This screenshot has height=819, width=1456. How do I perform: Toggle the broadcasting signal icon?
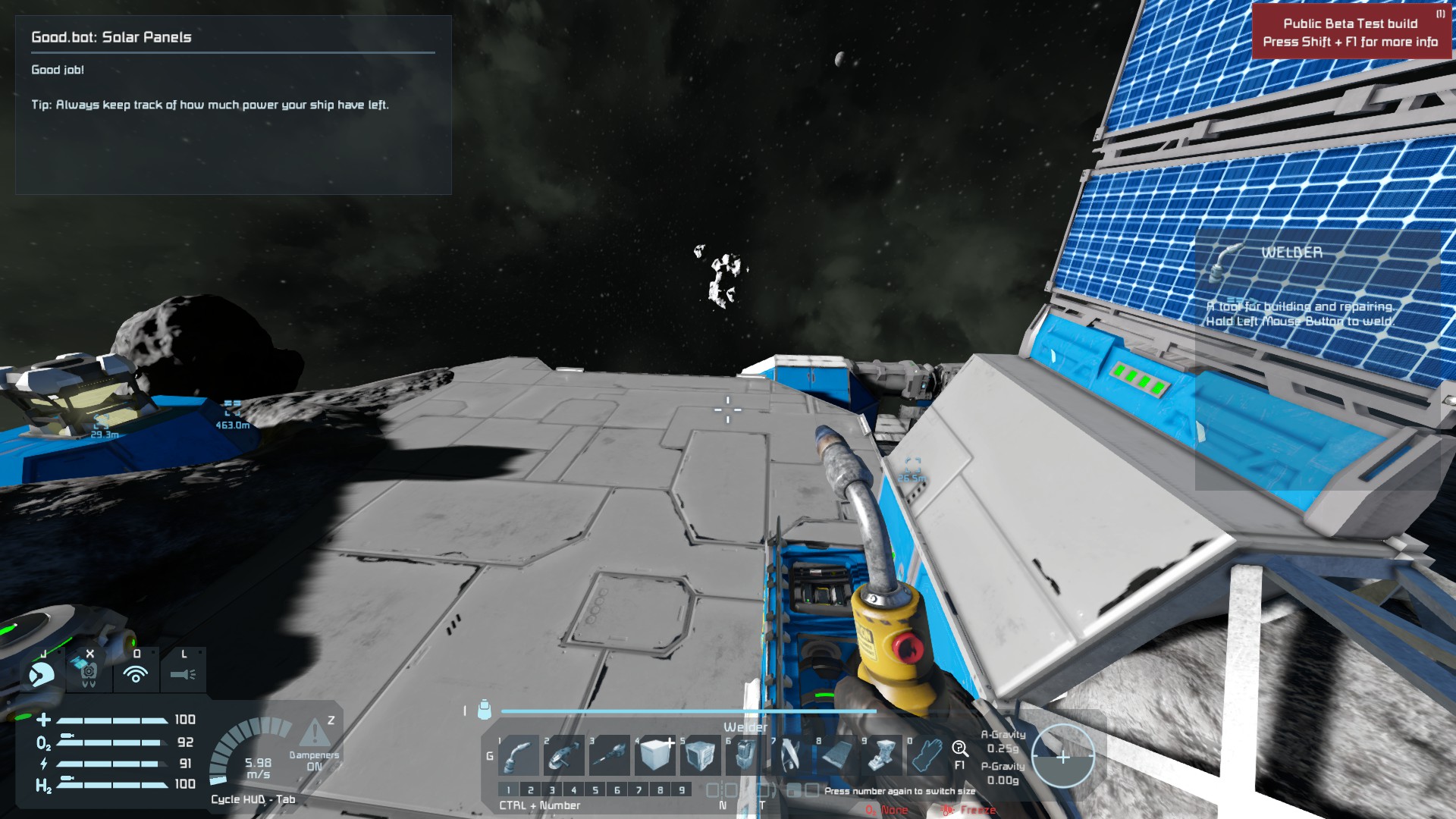136,673
